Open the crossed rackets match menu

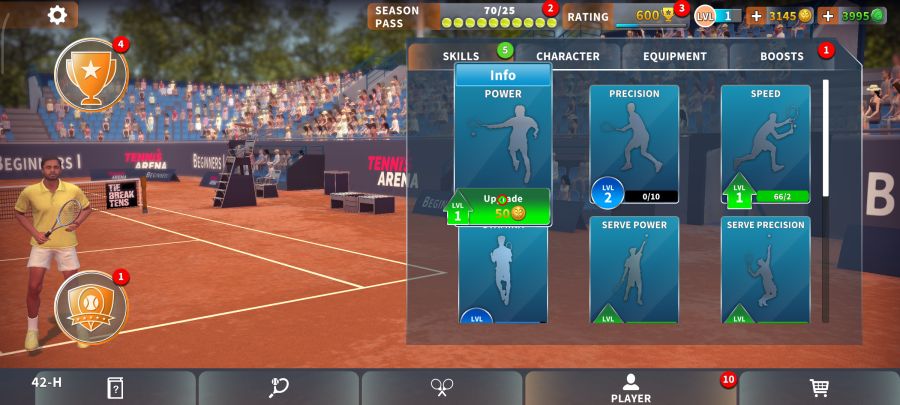(x=442, y=388)
